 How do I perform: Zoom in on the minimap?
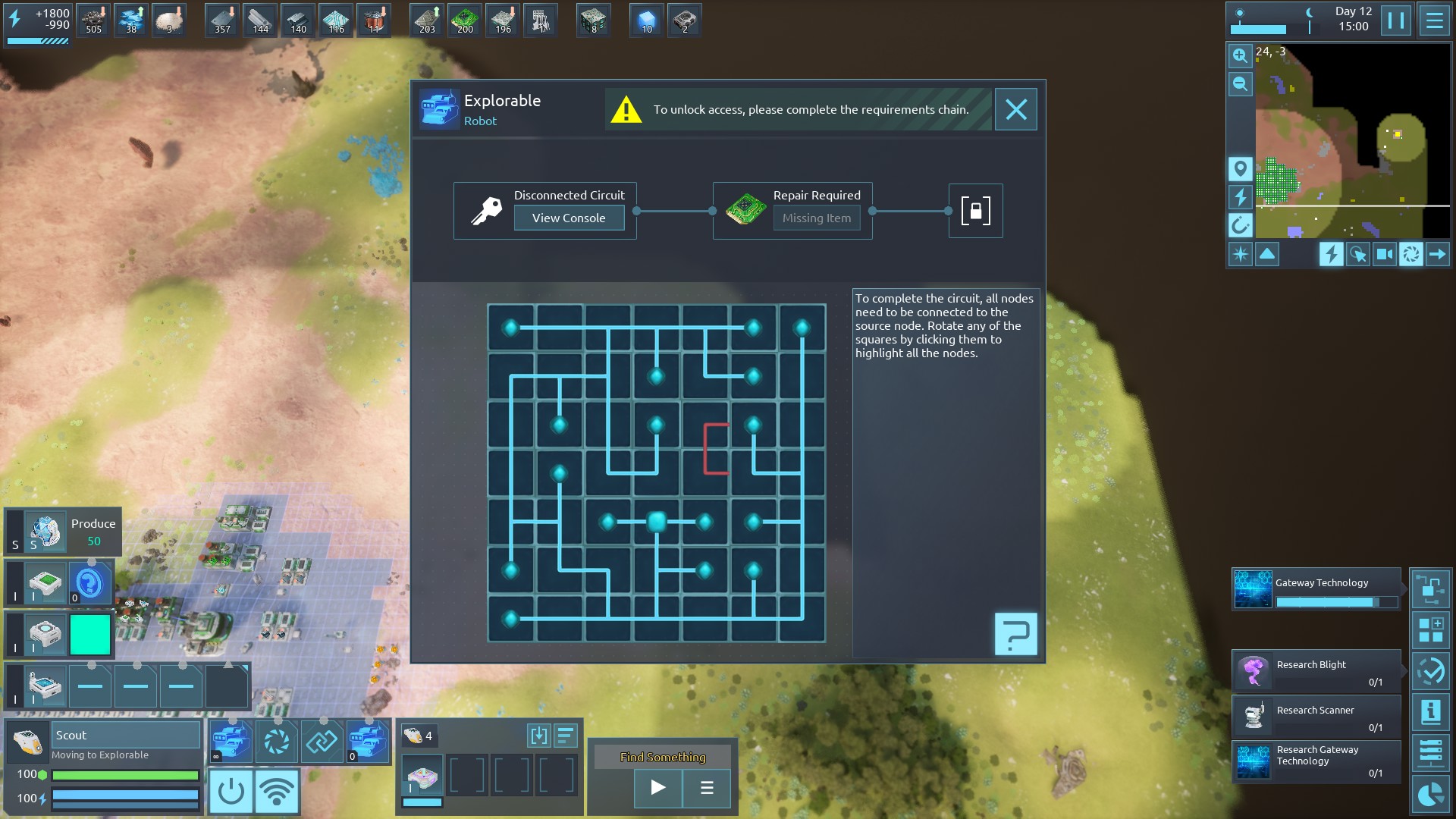point(1240,55)
